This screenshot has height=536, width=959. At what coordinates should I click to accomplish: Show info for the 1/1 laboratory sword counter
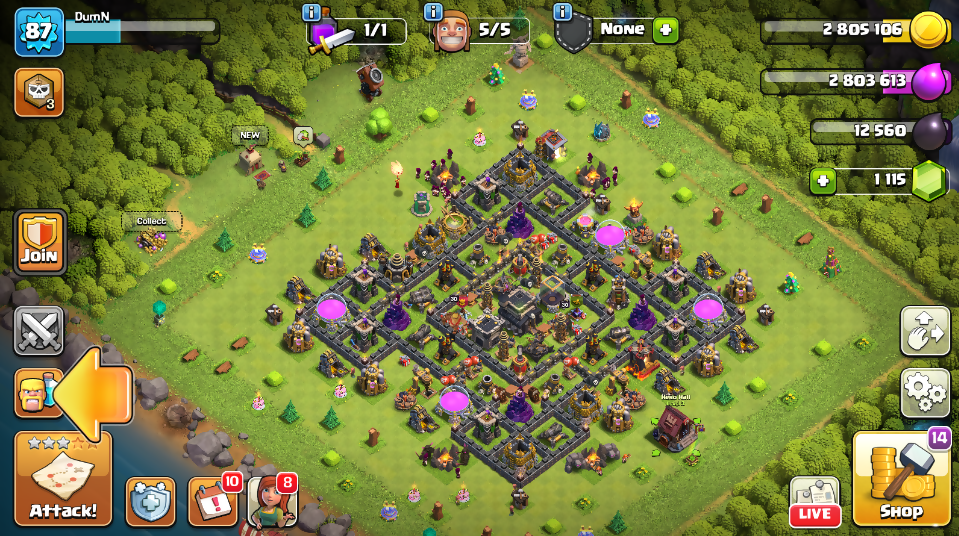312,12
